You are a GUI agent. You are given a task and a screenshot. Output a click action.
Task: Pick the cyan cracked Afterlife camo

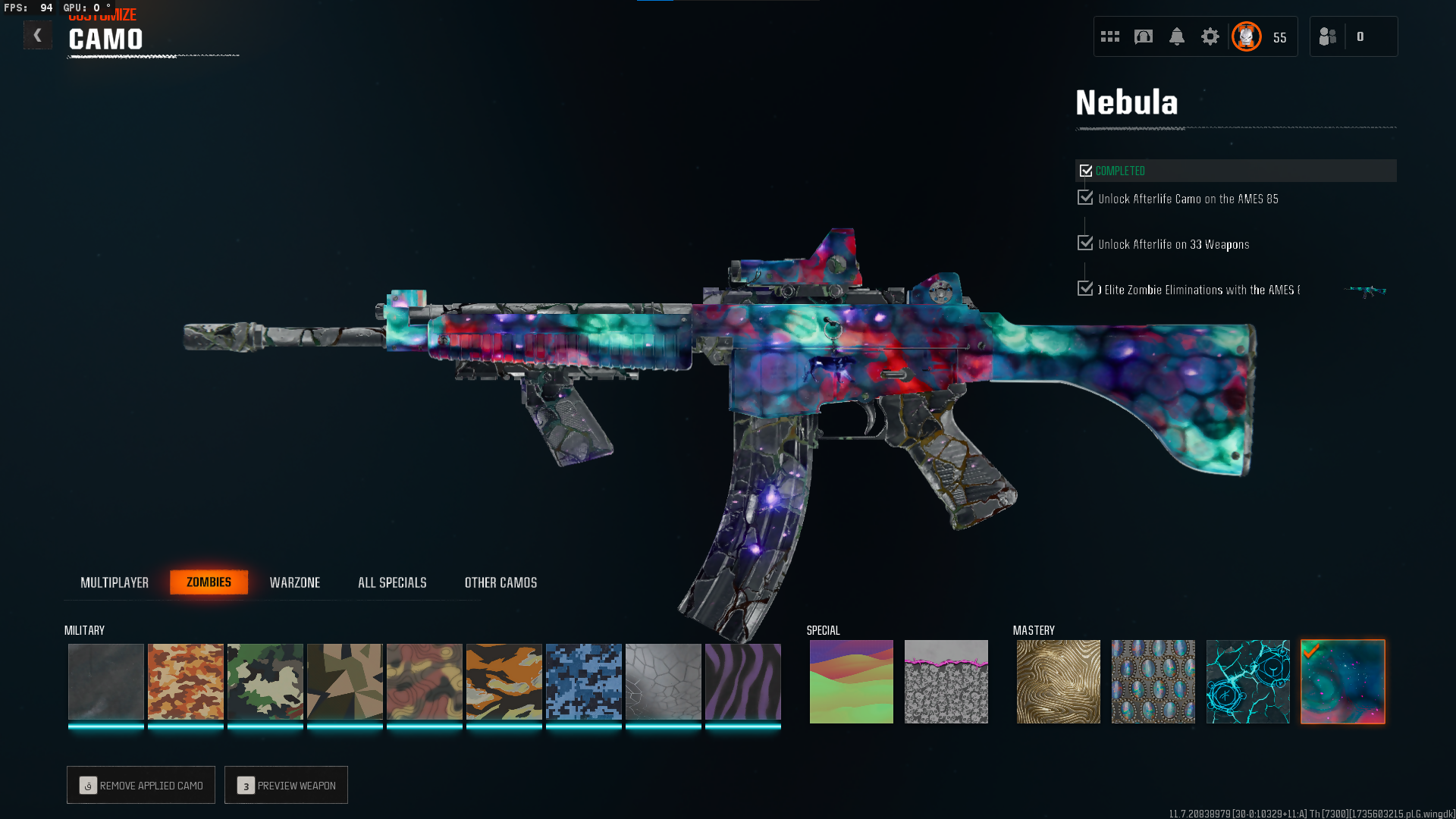1248,682
